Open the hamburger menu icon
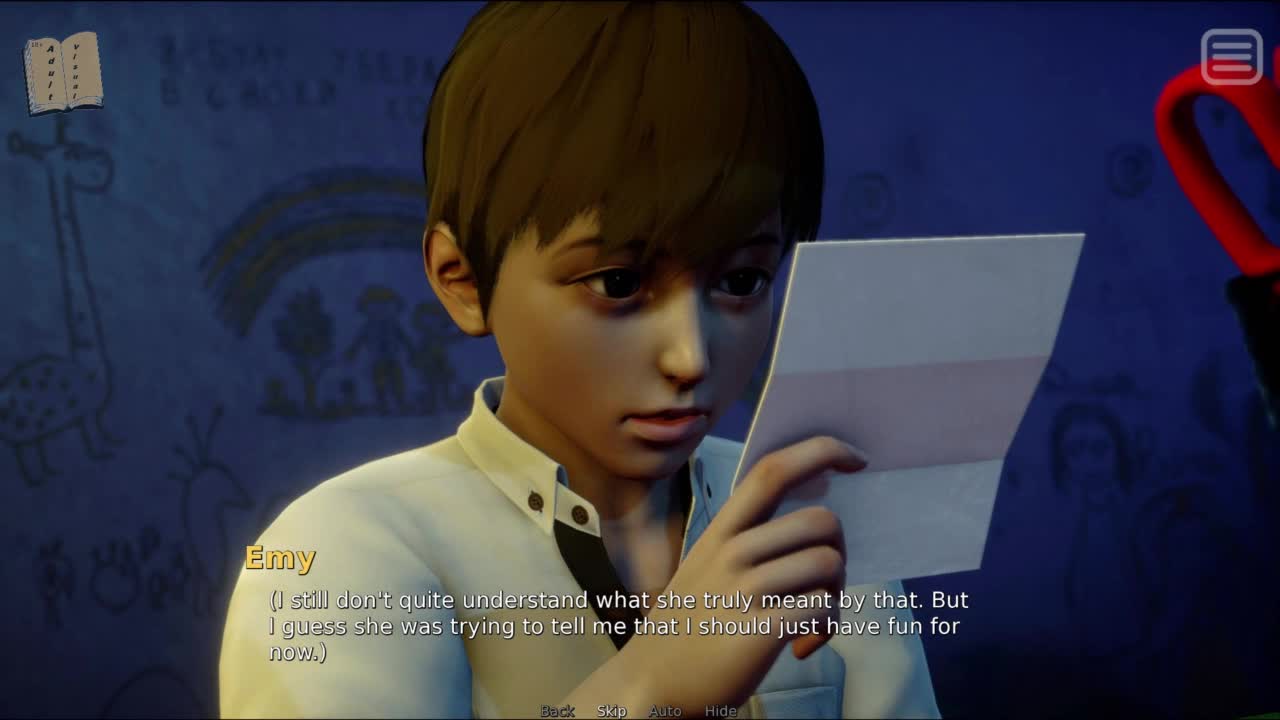 click(x=1231, y=57)
